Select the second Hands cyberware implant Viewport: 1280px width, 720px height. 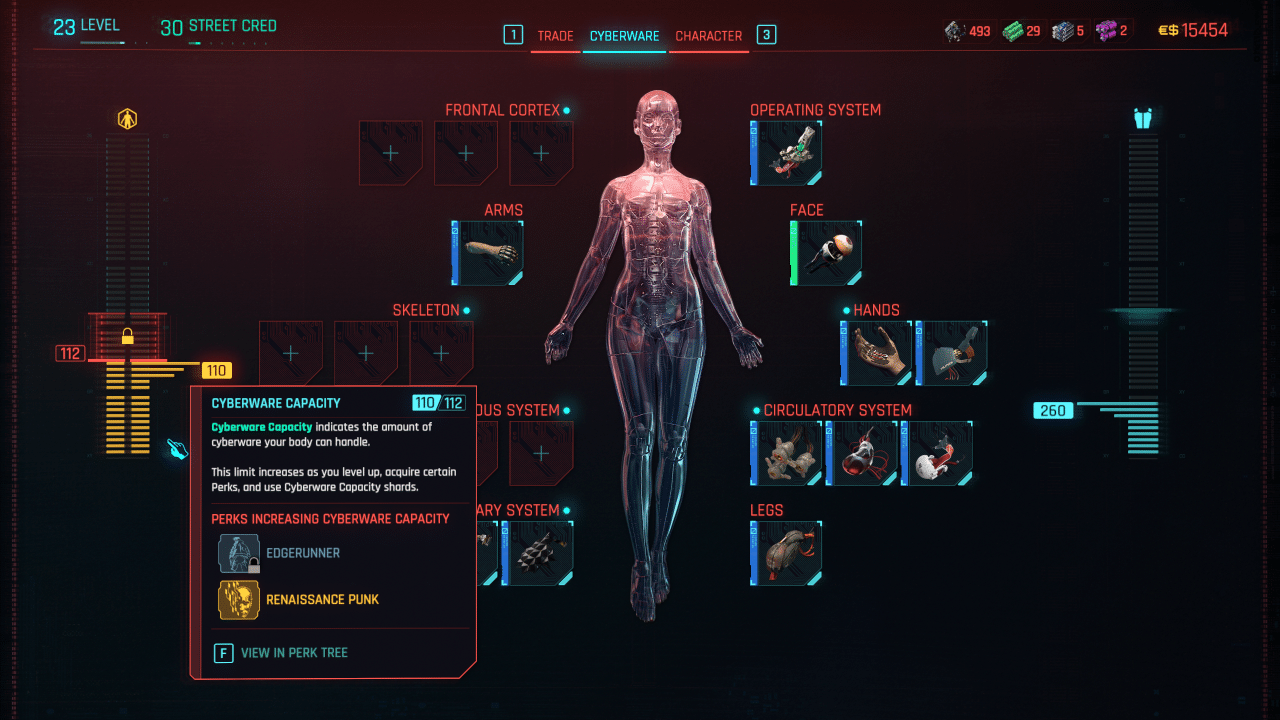[950, 352]
